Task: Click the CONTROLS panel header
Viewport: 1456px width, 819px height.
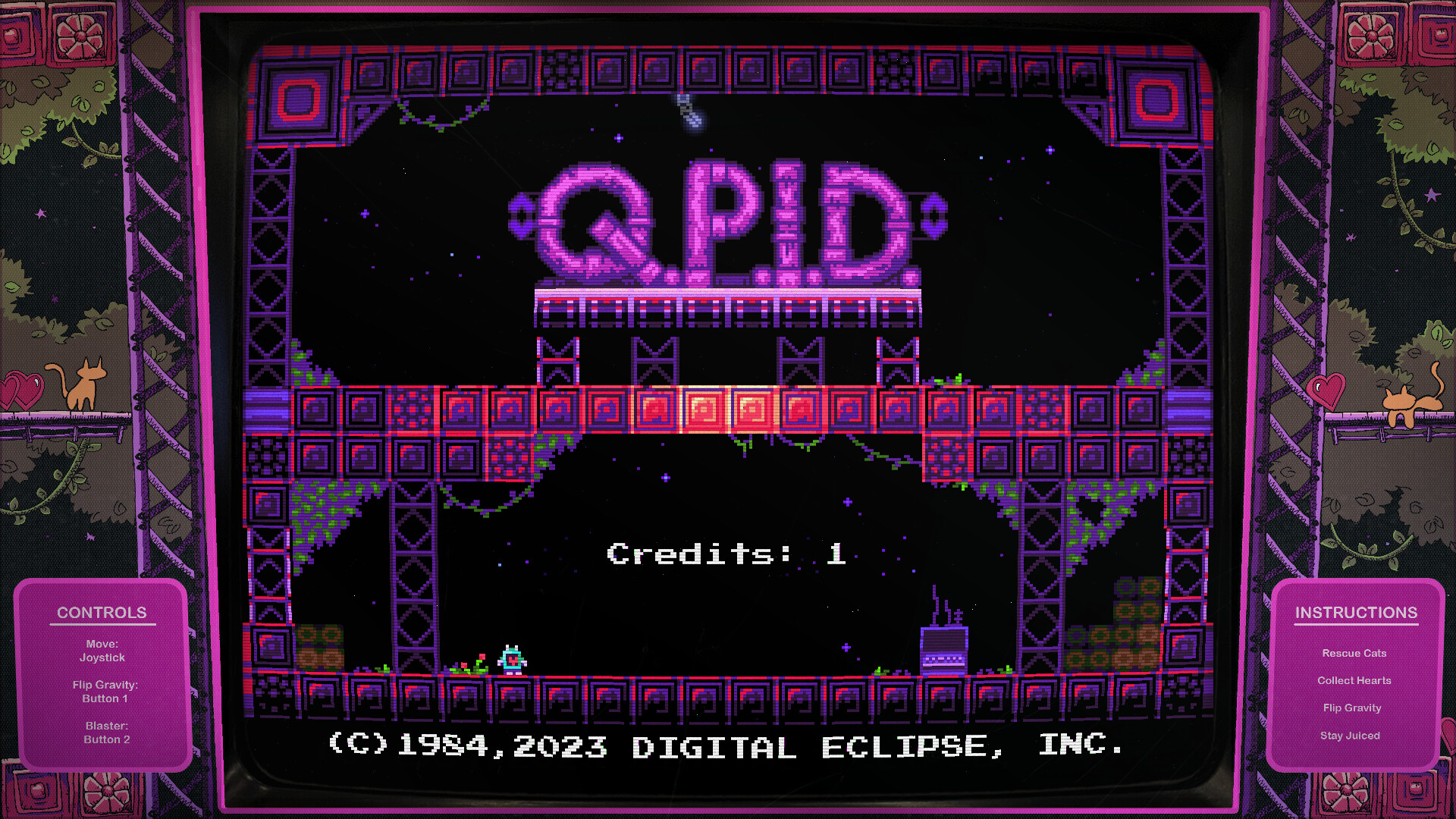Action: pos(102,613)
